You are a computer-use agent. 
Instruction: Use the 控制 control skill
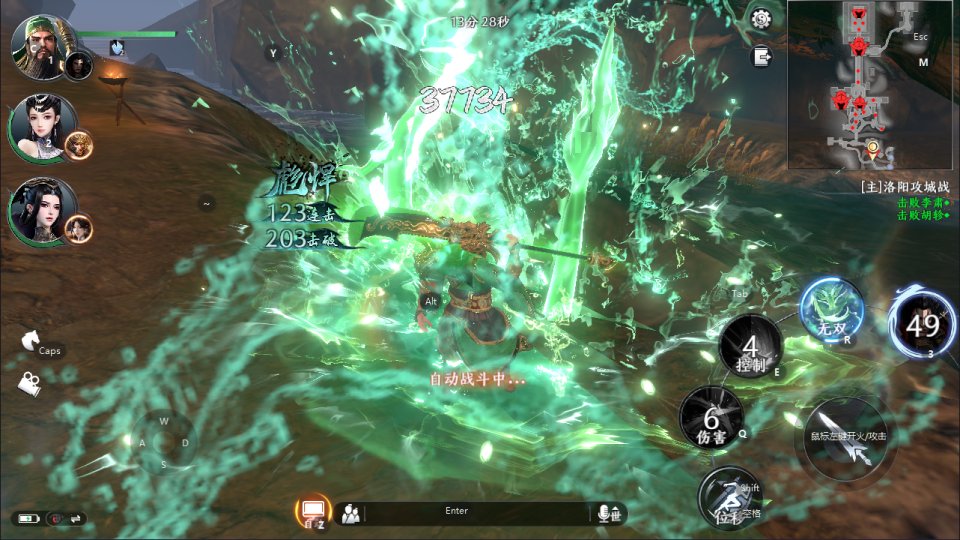[x=750, y=348]
